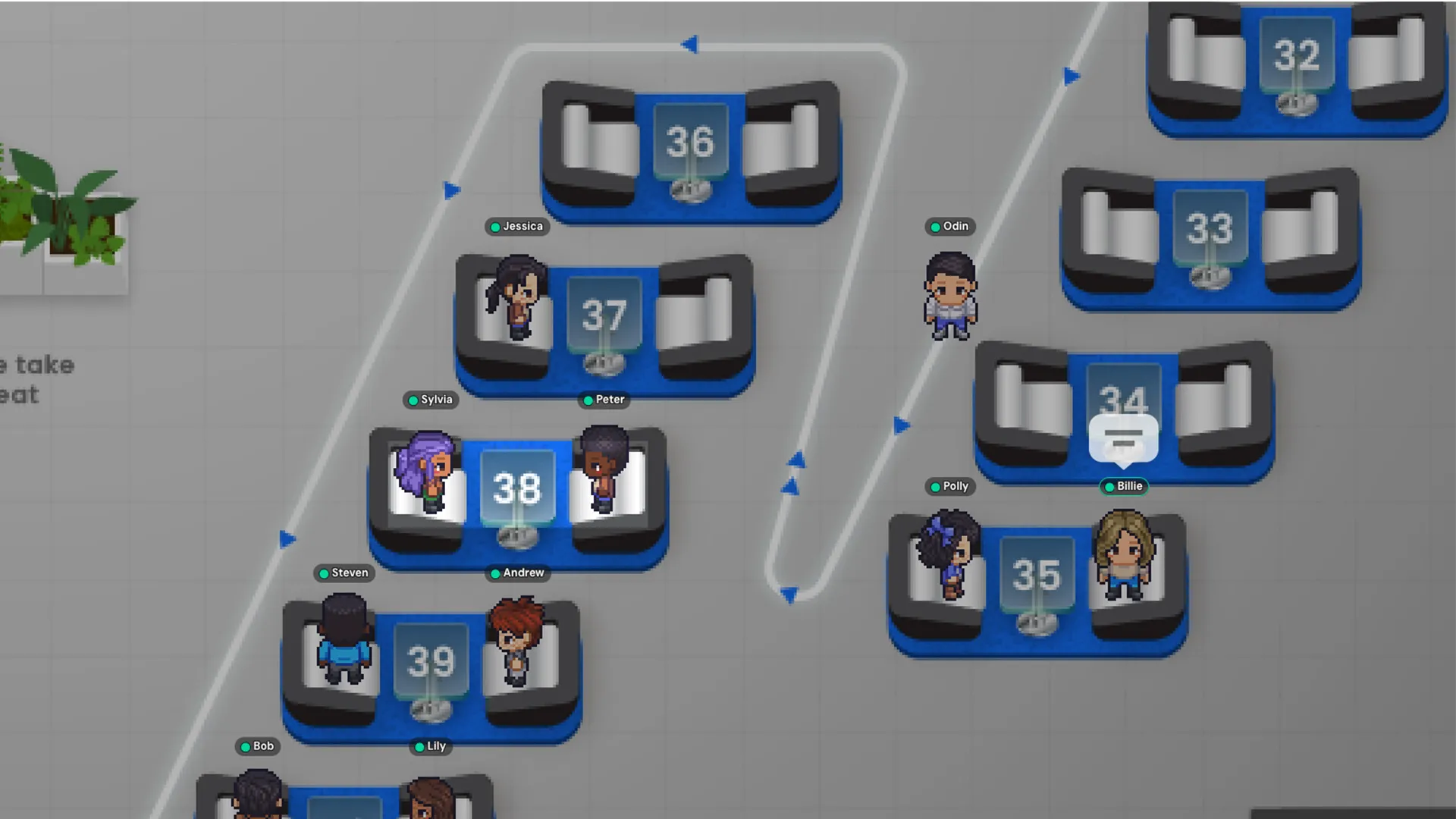The width and height of the screenshot is (1456, 819).
Task: Select Peter's name badge
Action: coord(604,400)
